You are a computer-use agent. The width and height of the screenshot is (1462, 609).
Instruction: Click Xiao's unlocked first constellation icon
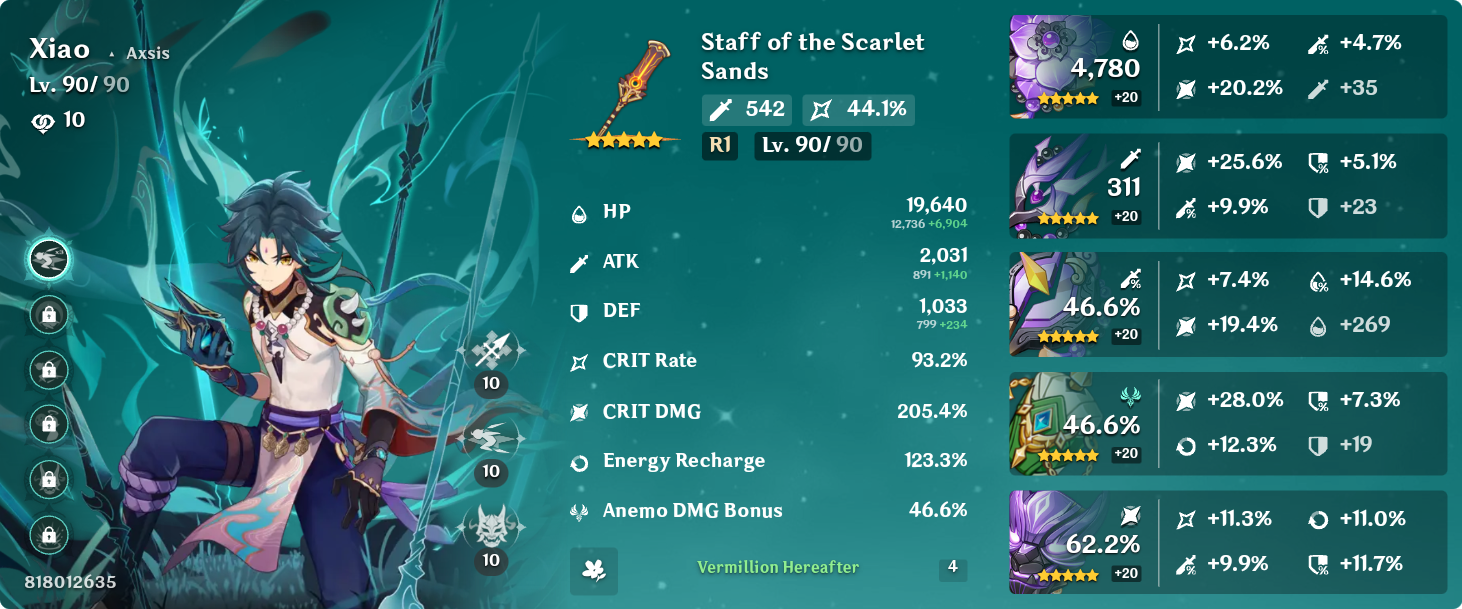click(x=48, y=261)
